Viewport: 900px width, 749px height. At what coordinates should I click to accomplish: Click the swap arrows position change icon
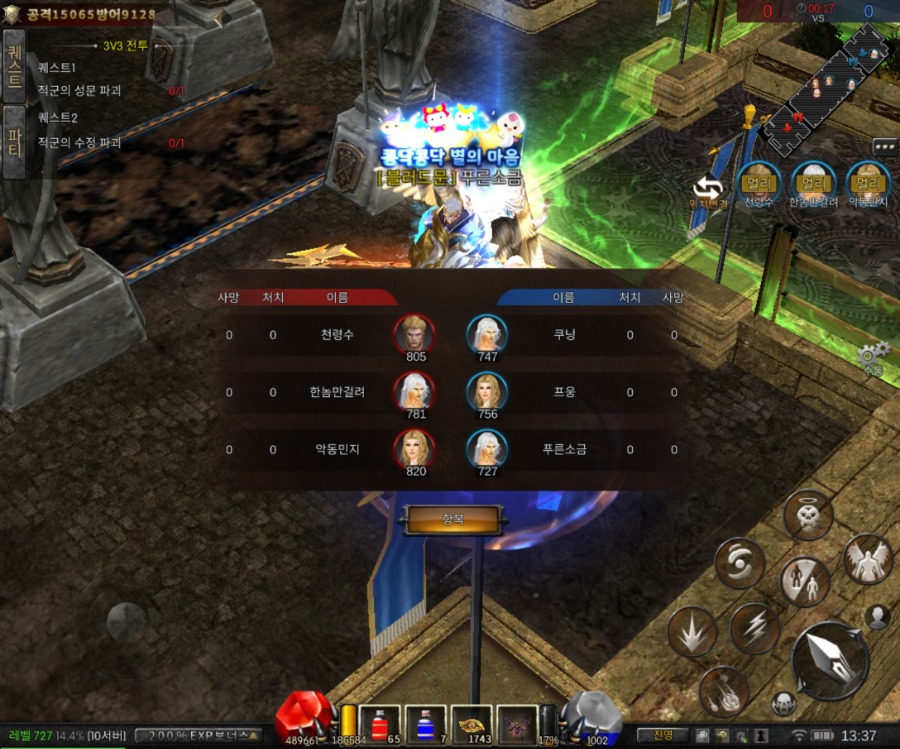coord(709,186)
